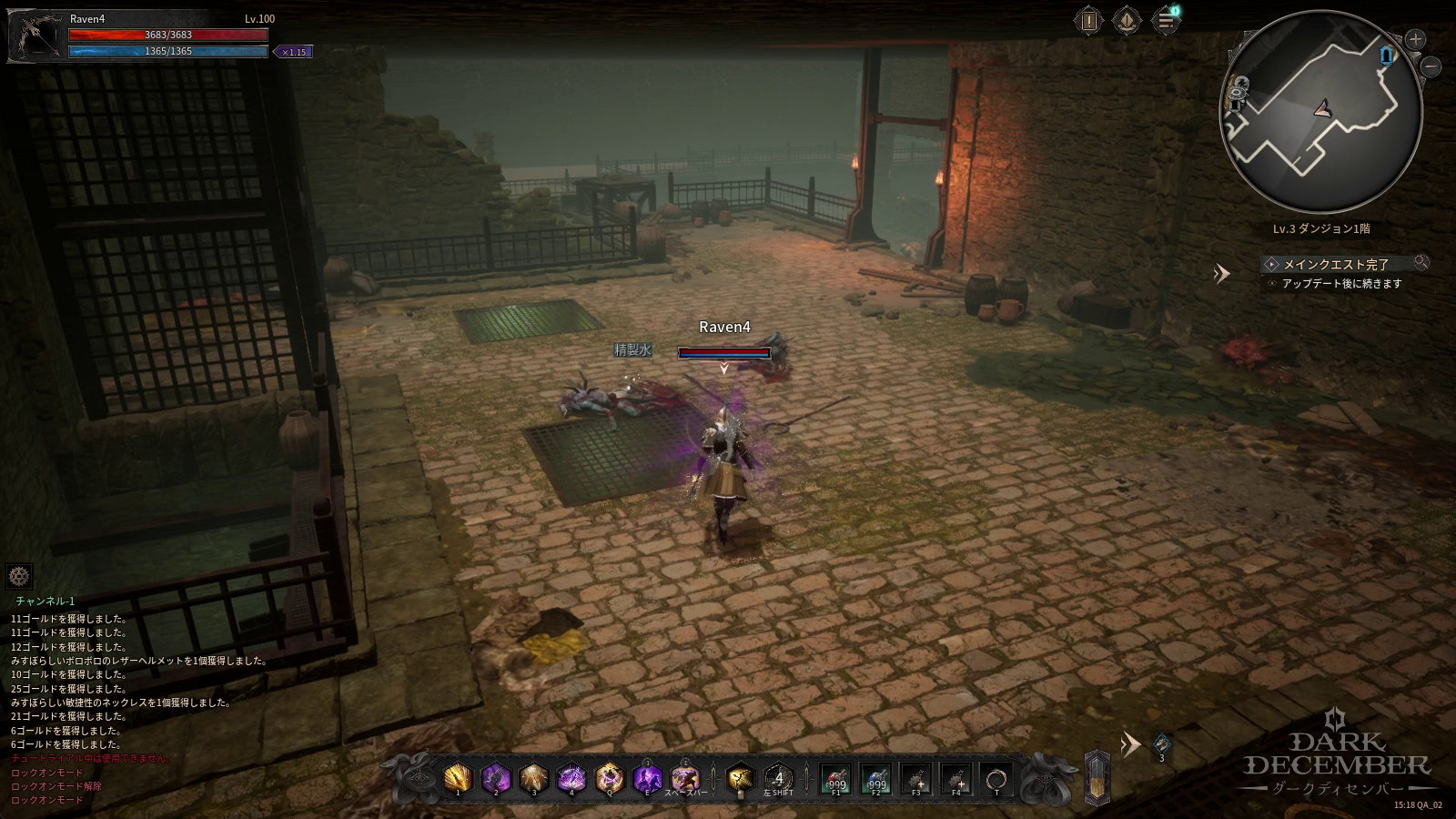Zoom in the minimap with the plus button
The image size is (1456, 819).
[1415, 39]
